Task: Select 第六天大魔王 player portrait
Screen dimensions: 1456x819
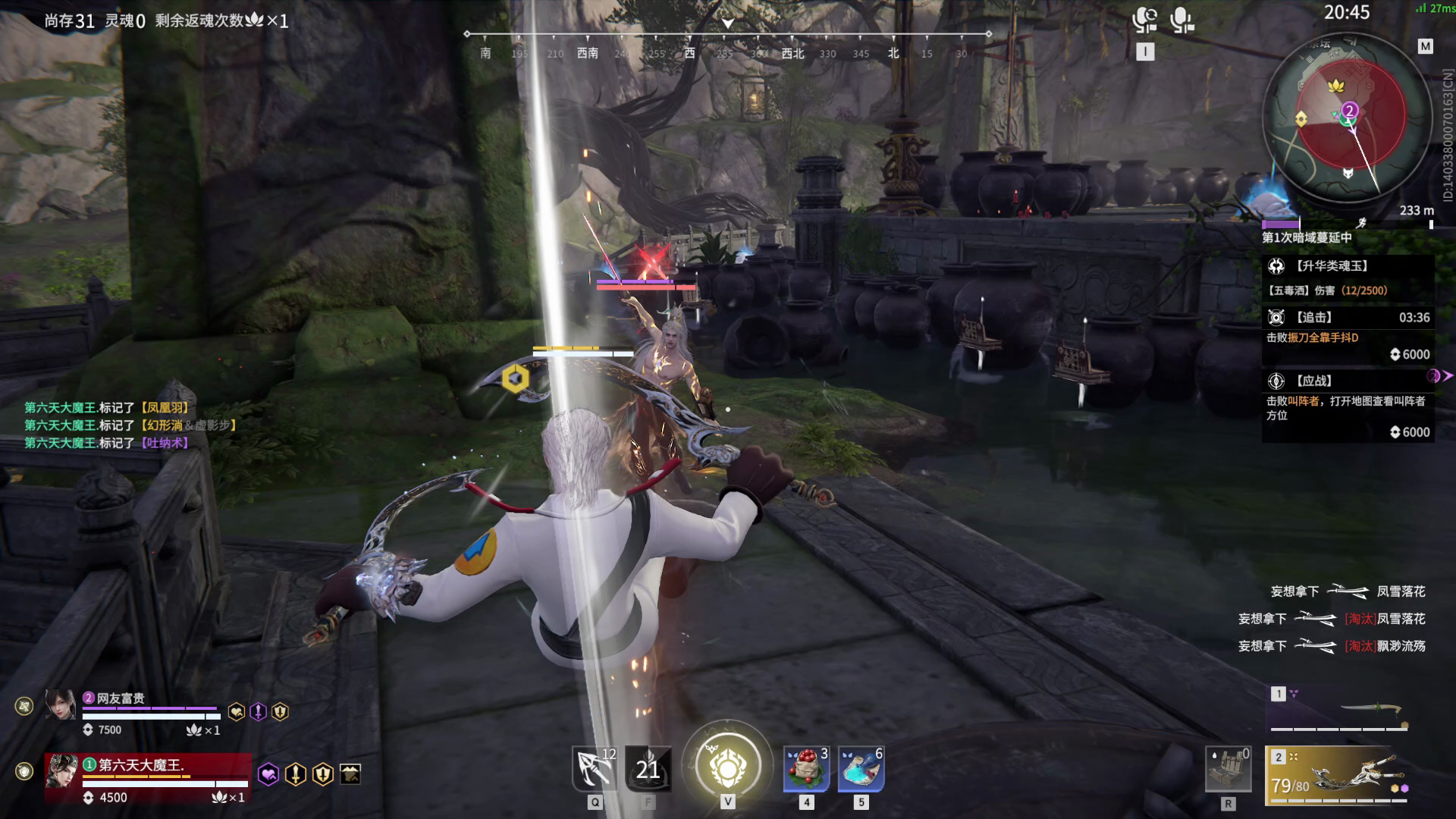Action: coord(60,770)
